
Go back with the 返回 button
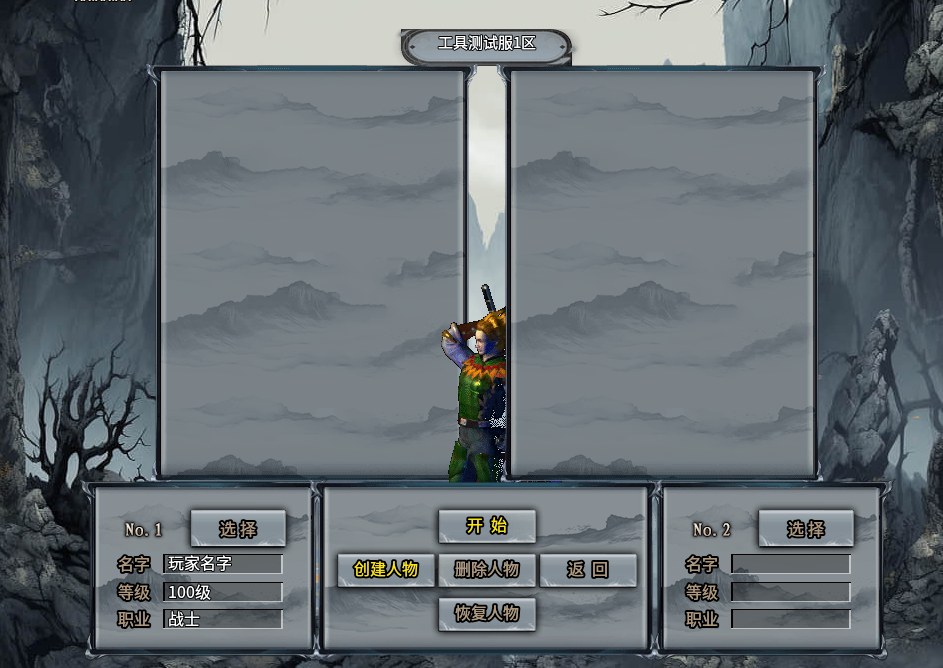588,570
